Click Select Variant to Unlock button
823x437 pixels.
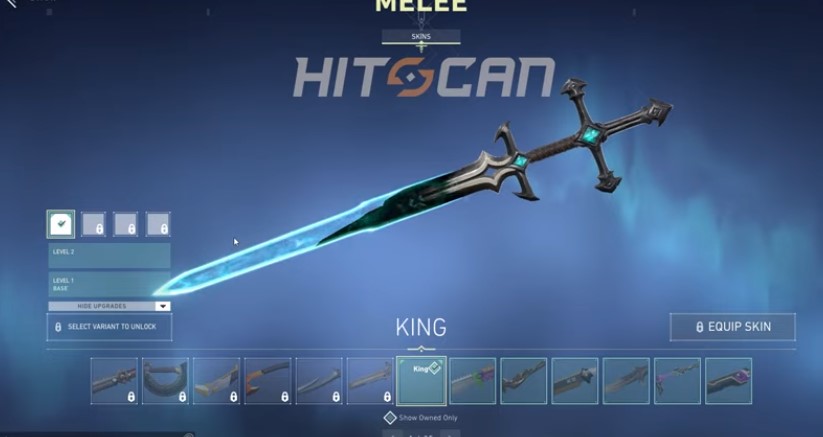109,327
